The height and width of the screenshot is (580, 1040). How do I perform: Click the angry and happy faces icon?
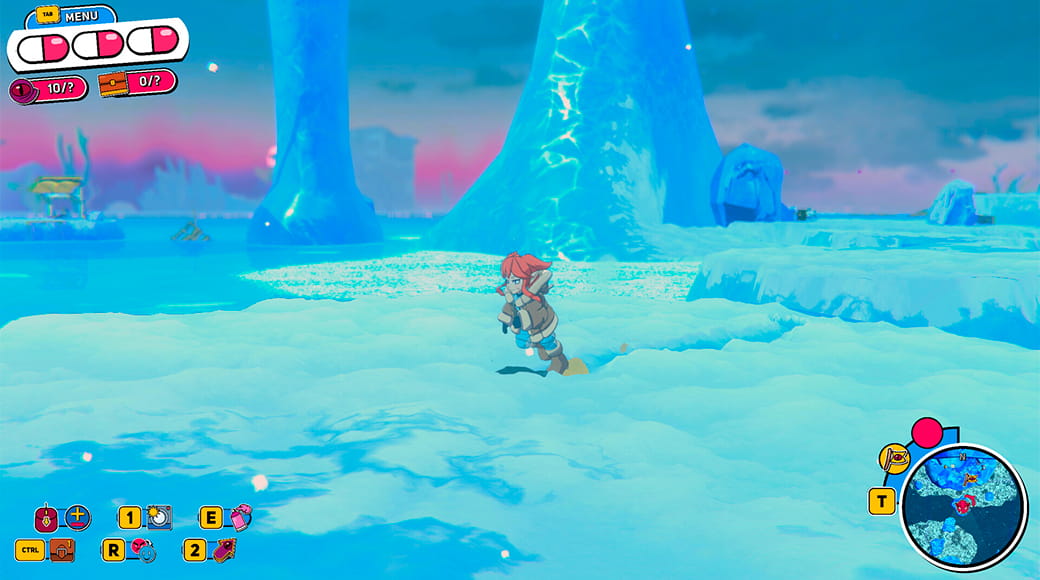pos(143,550)
